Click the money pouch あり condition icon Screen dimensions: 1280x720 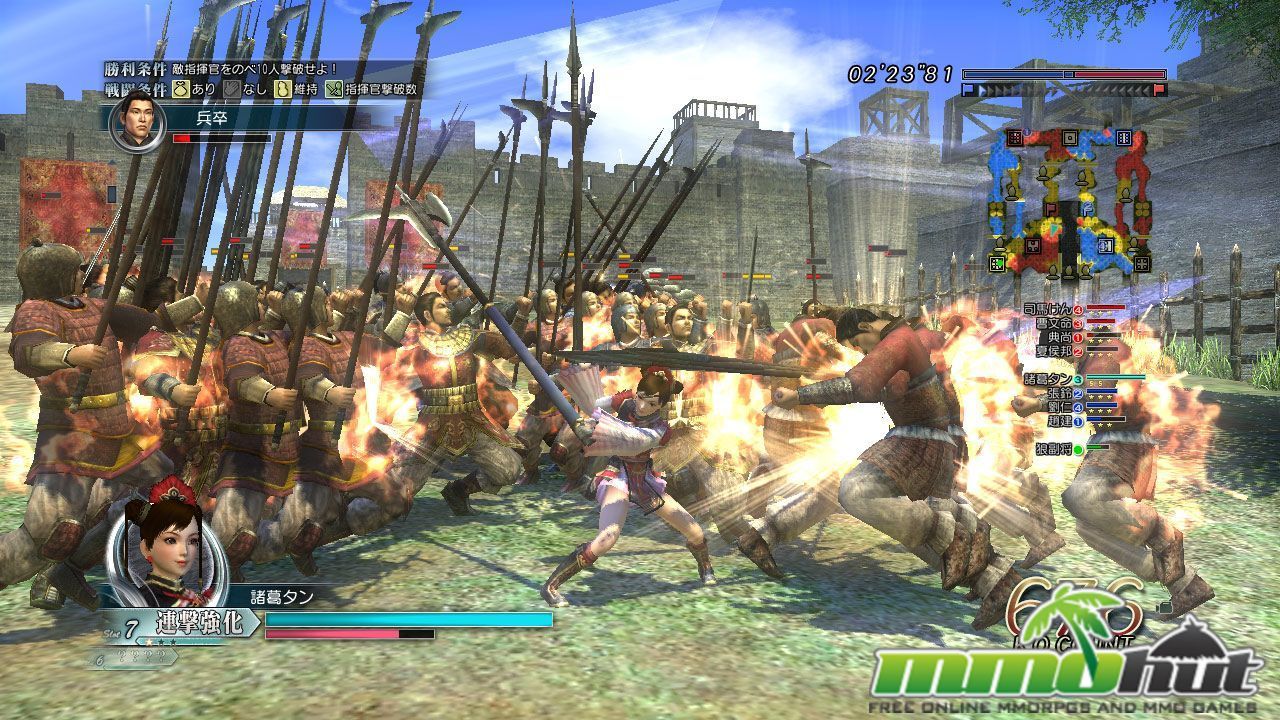pos(181,89)
